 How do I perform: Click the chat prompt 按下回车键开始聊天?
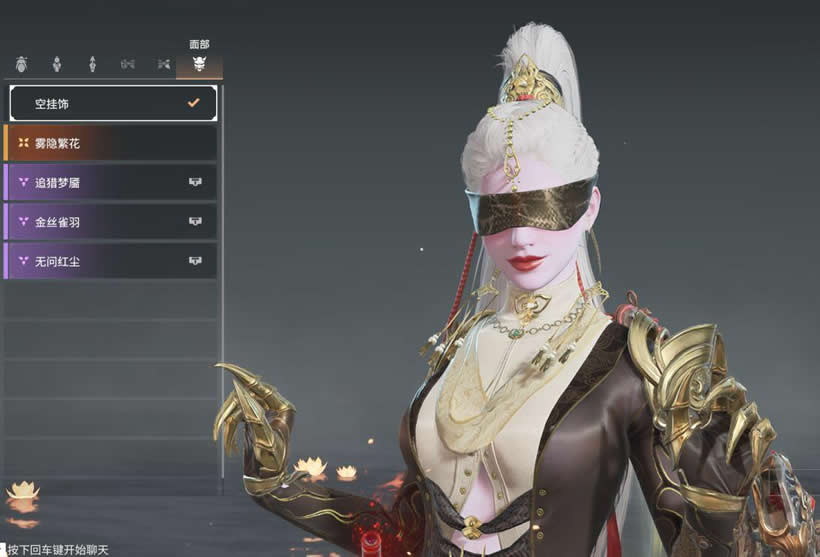coord(57,549)
